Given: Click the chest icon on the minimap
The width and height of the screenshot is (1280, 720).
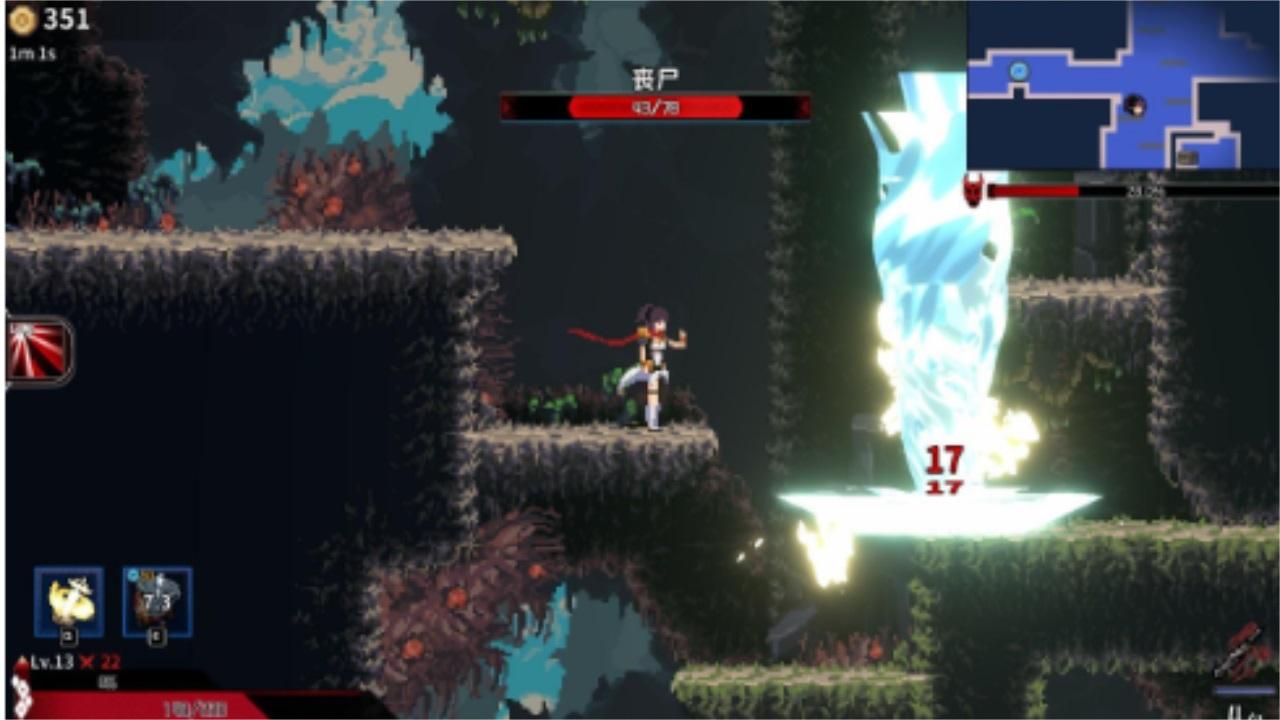Looking at the screenshot, I should (x=1187, y=156).
